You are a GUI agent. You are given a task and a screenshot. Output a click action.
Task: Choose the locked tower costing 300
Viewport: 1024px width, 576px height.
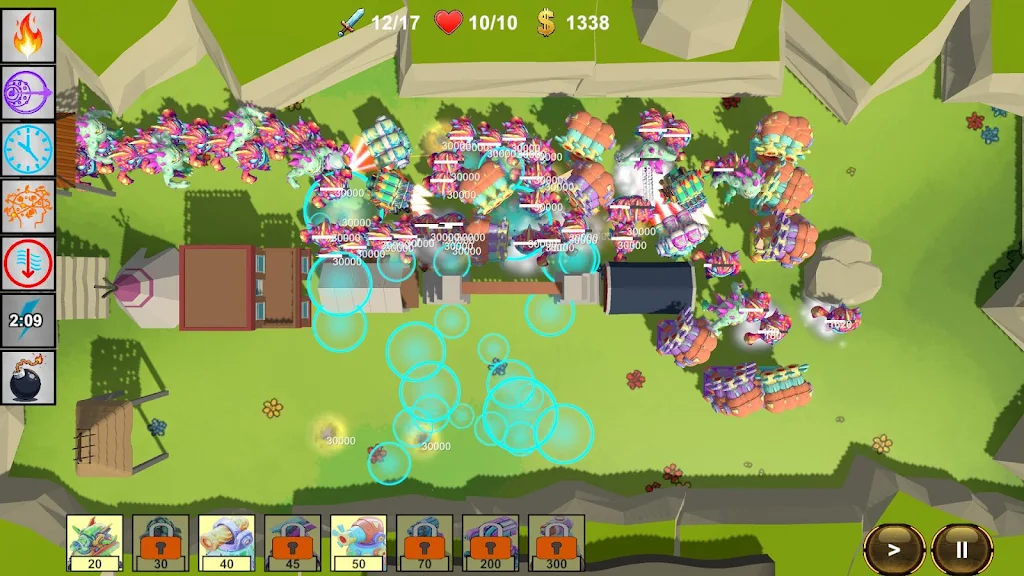pos(557,542)
